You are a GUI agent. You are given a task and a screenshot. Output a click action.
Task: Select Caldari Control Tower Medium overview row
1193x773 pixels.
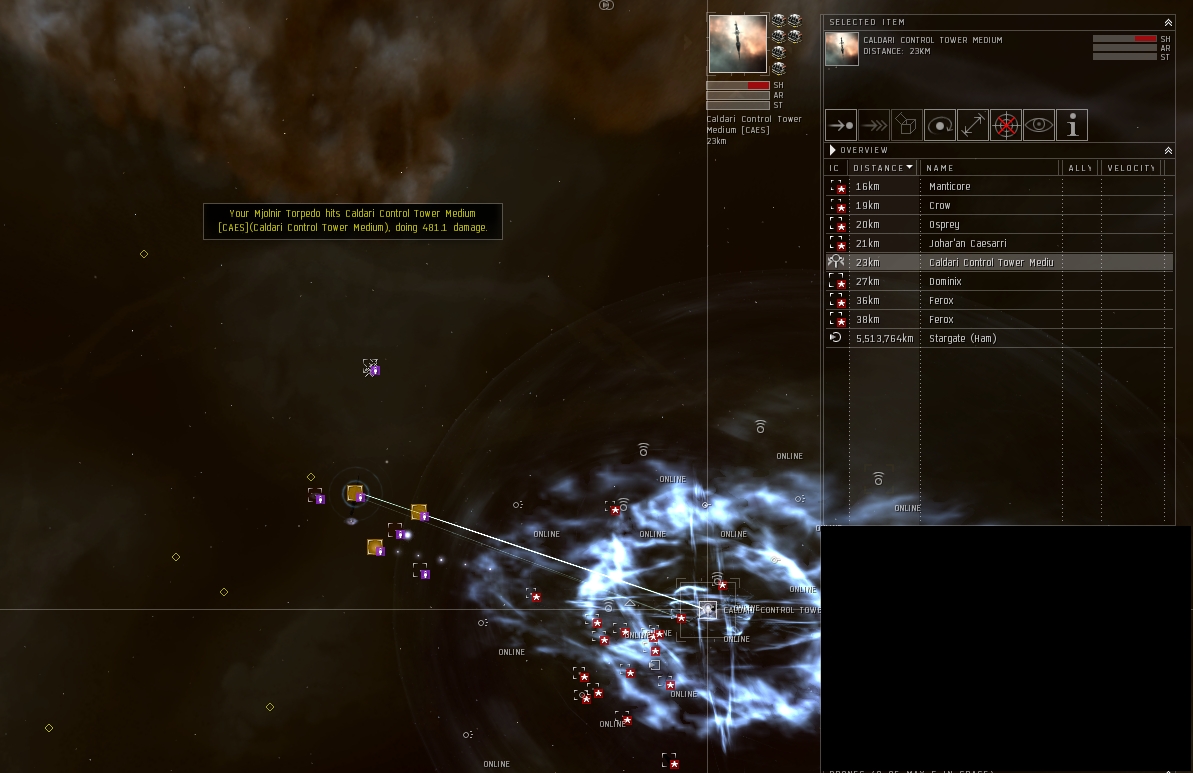[x=990, y=263]
